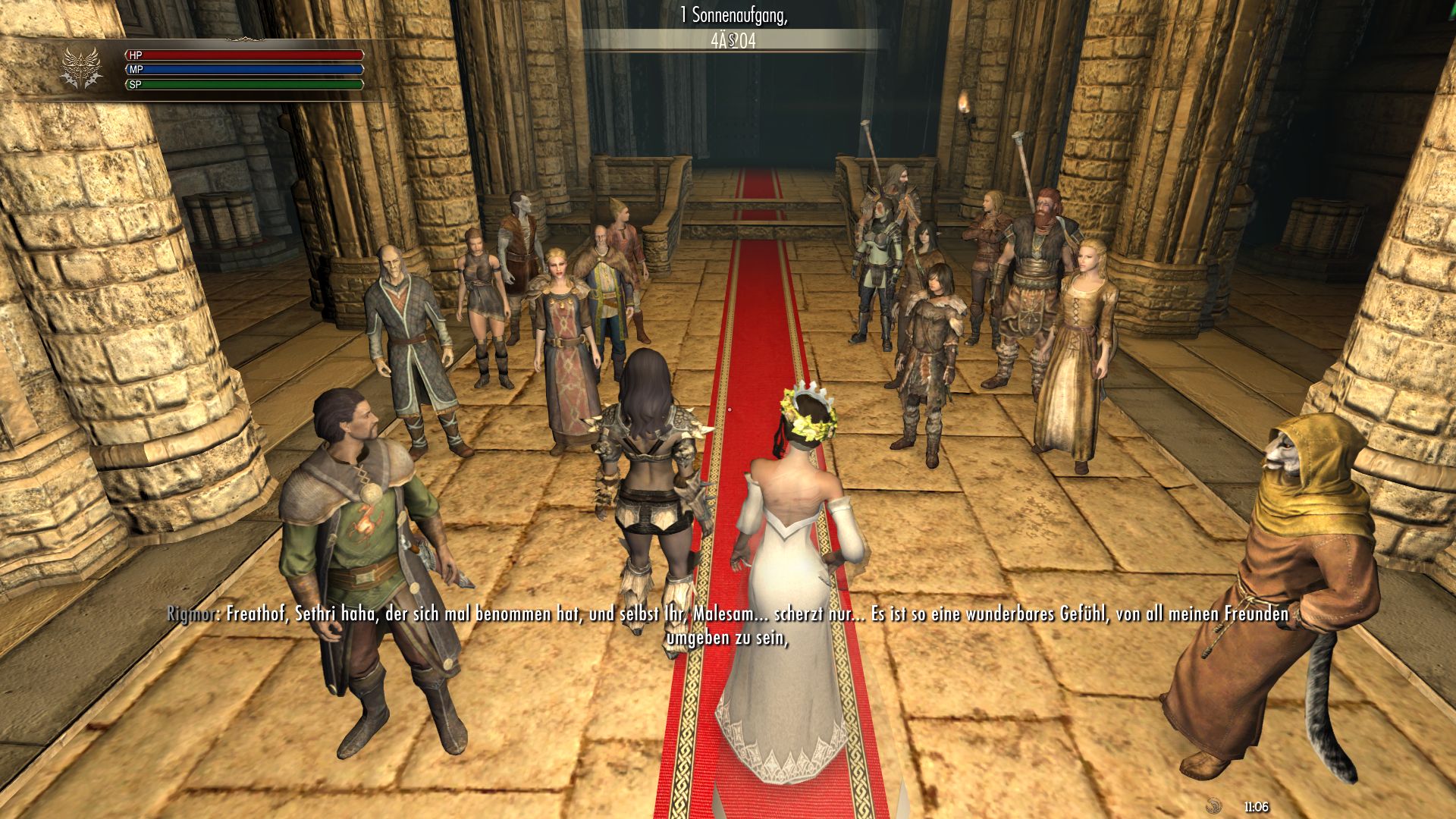Click the red health bar
Viewport: 1456px width, 819px height.
point(250,55)
